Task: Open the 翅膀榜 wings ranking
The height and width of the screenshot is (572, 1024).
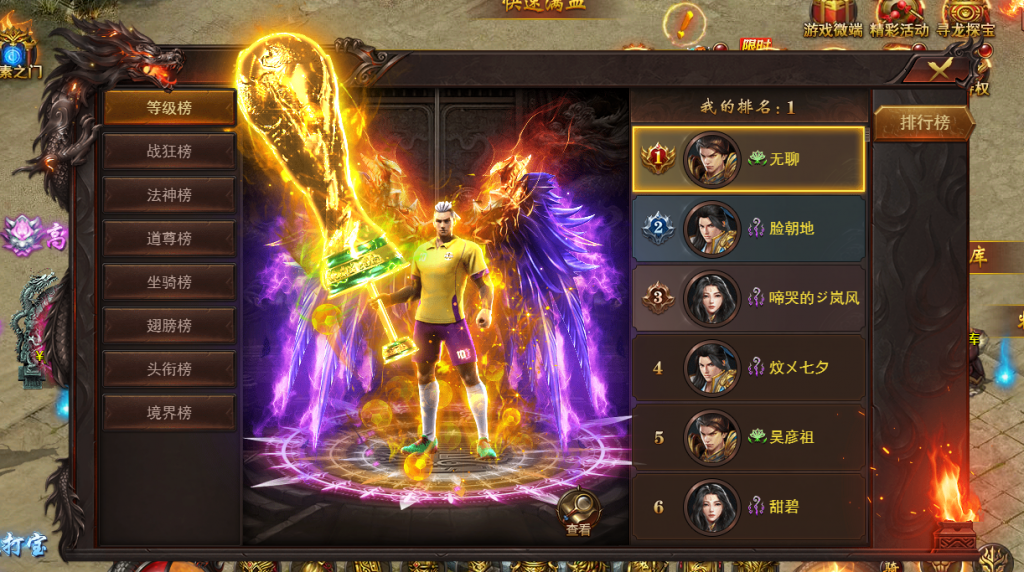Action: pos(169,325)
